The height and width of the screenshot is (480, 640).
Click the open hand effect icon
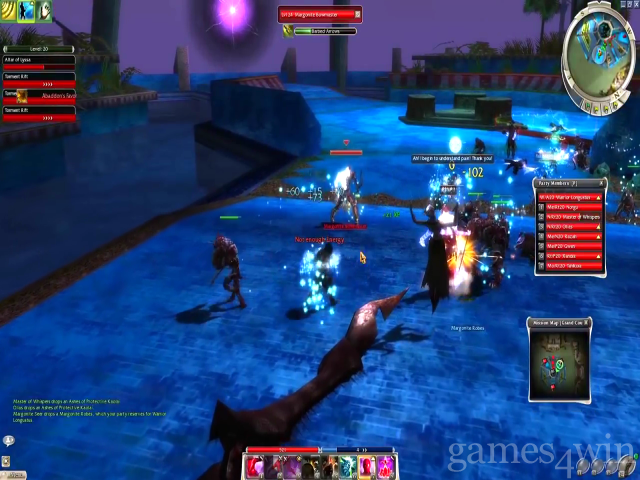point(45,11)
